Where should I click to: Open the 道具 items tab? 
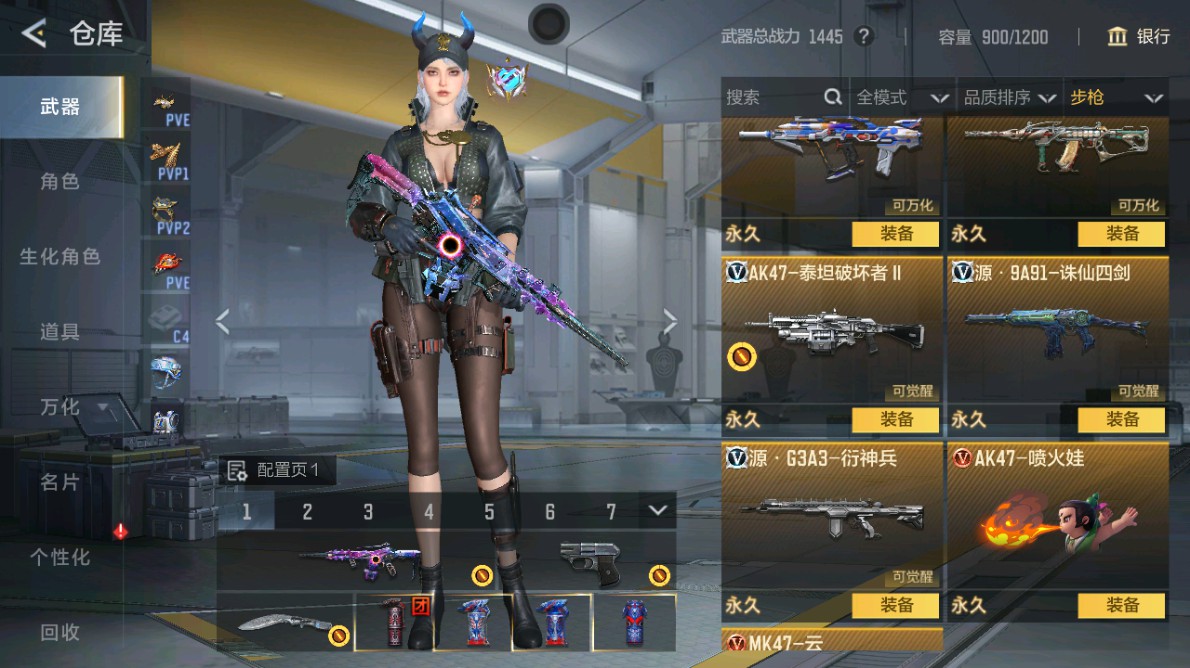pos(60,332)
